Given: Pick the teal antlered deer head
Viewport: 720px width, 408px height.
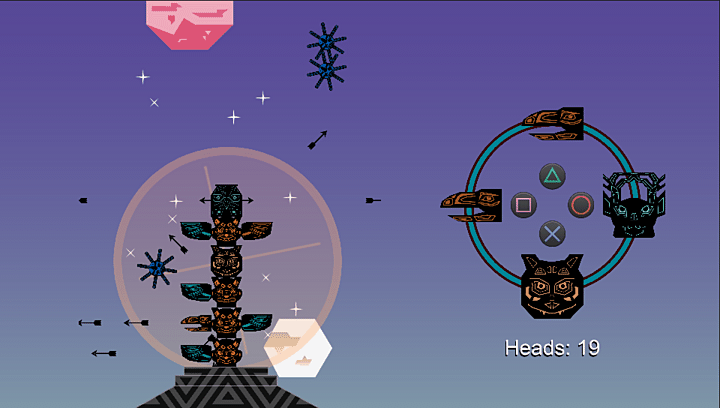Looking at the screenshot, I should point(633,205).
